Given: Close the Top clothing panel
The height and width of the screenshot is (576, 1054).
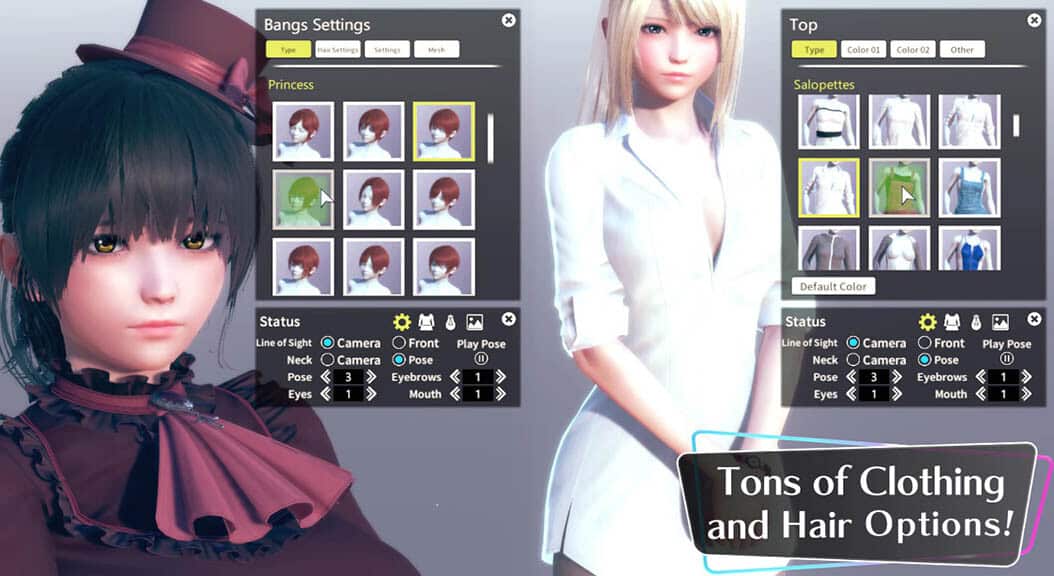Looking at the screenshot, I should [1034, 20].
